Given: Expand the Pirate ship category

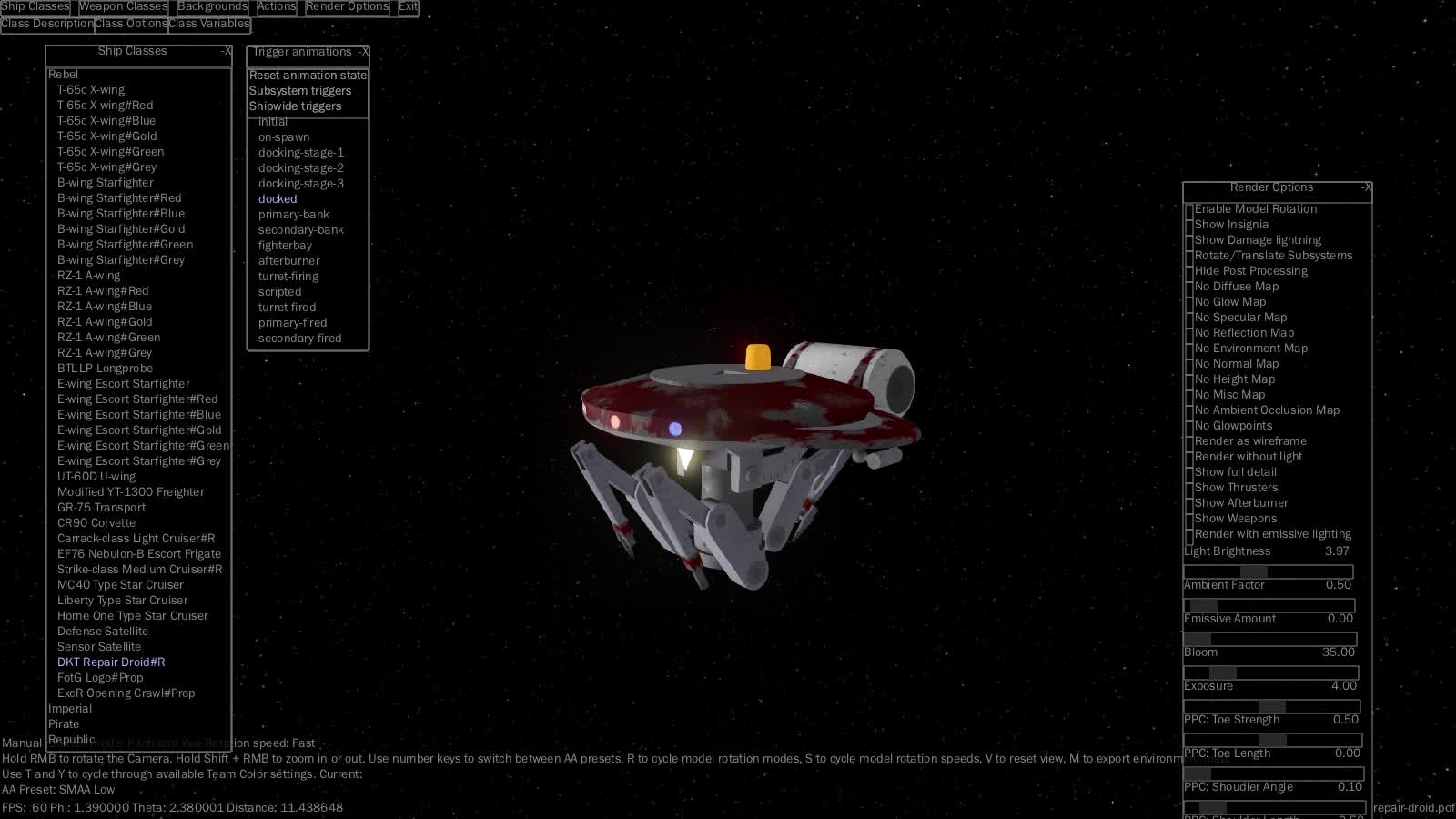Looking at the screenshot, I should [x=64, y=723].
